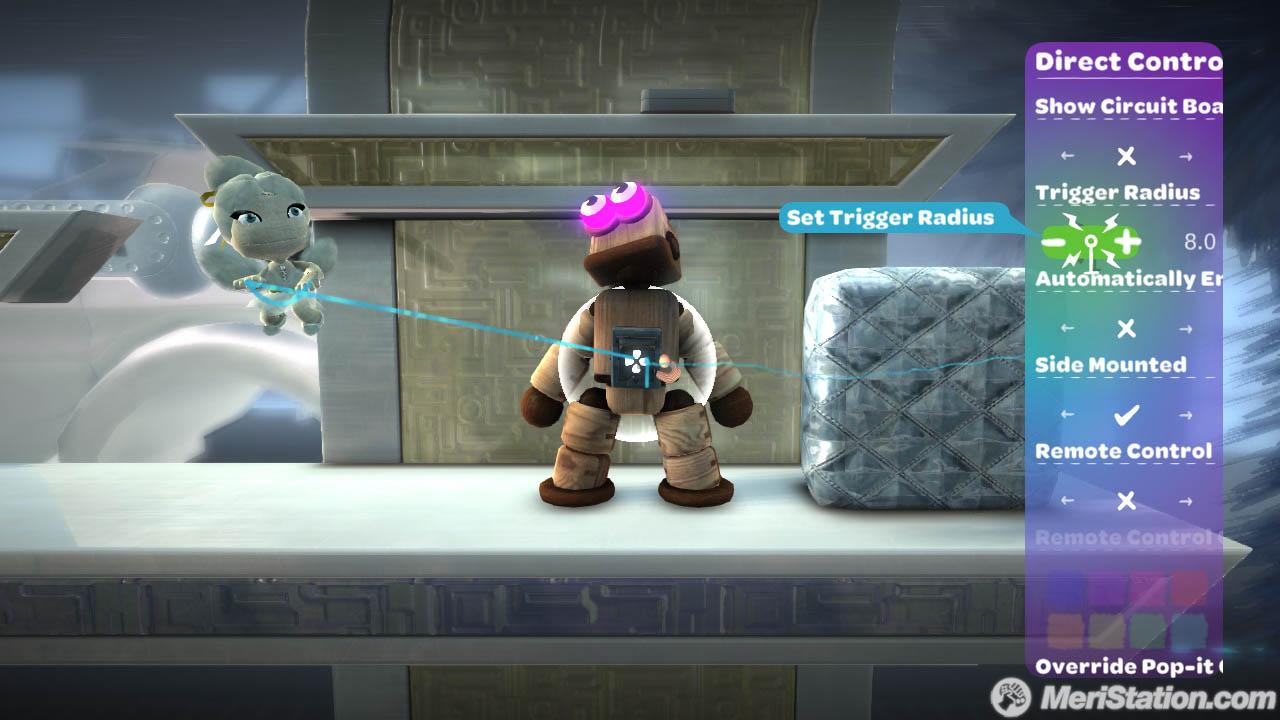Viewport: 1280px width, 720px height.
Task: Toggle the Show Circuit Board X setting
Action: click(1126, 156)
